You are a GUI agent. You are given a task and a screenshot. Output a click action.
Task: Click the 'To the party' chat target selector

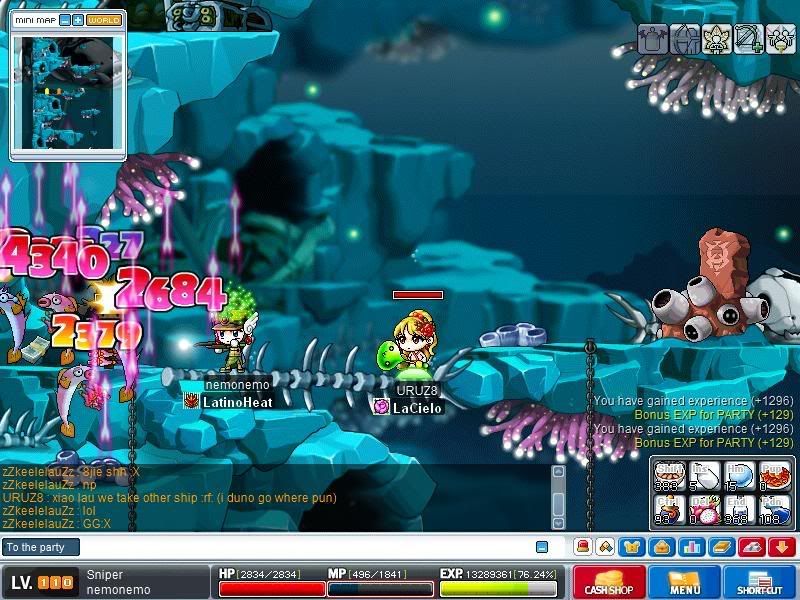[x=40, y=547]
